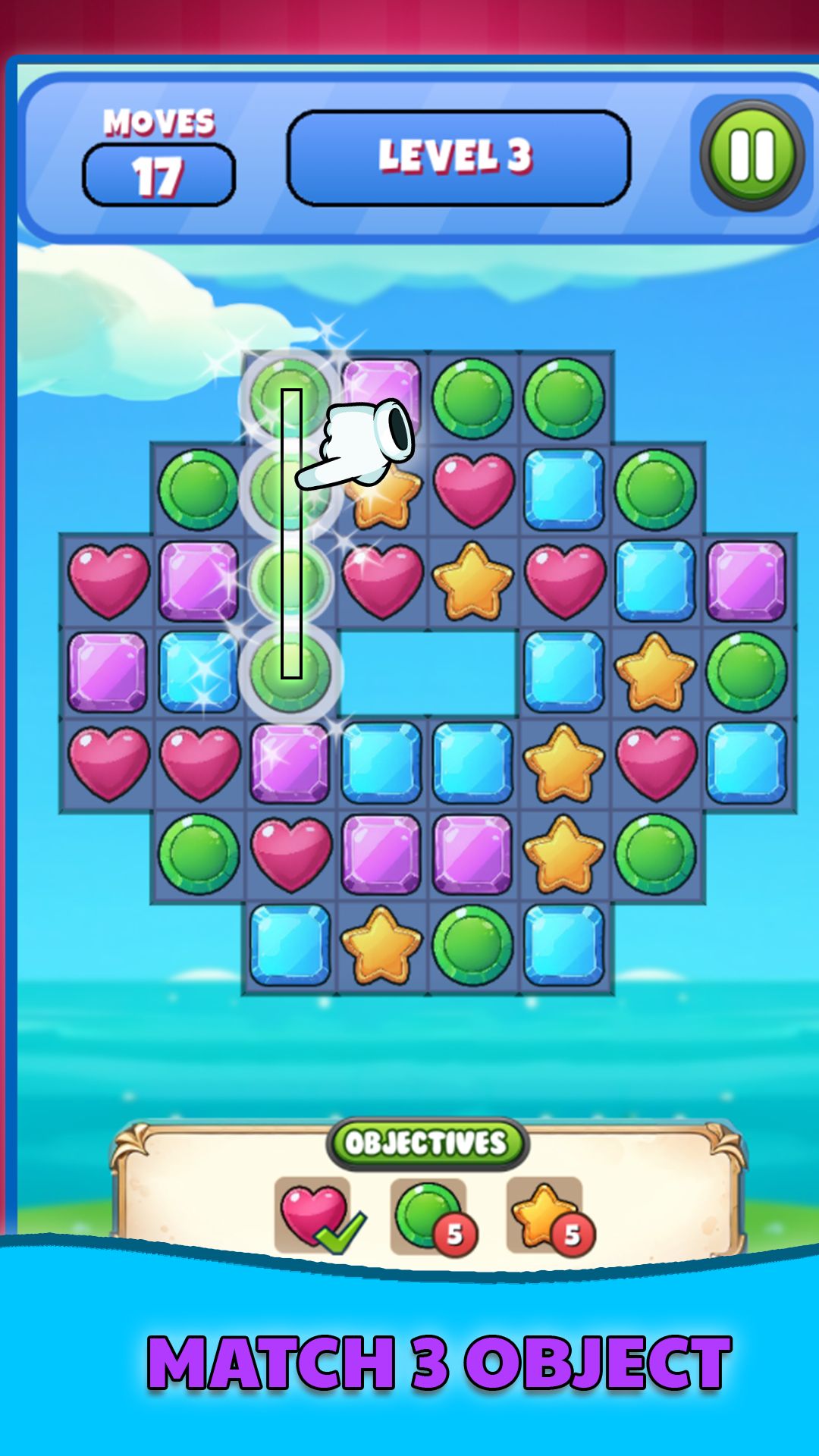Select the sparkling blue gem beside the highlighted column

click(199, 671)
